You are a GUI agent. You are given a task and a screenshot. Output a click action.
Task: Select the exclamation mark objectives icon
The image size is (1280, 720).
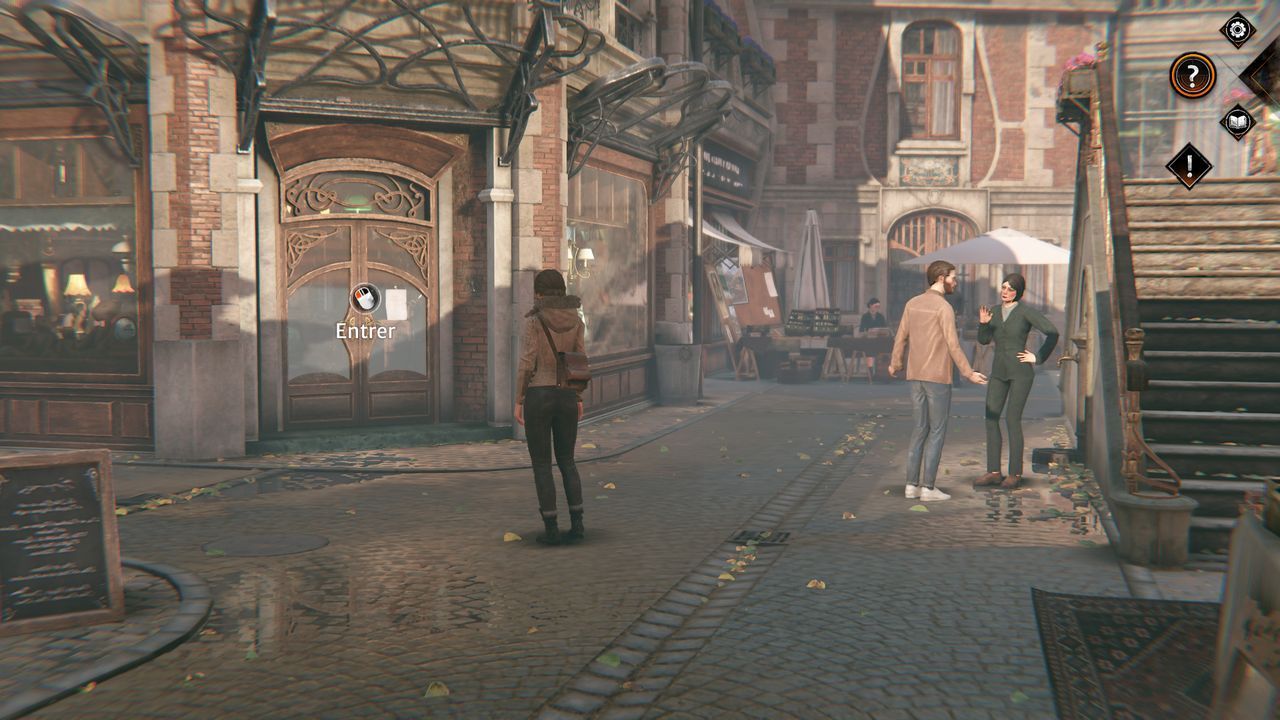pos(1189,167)
